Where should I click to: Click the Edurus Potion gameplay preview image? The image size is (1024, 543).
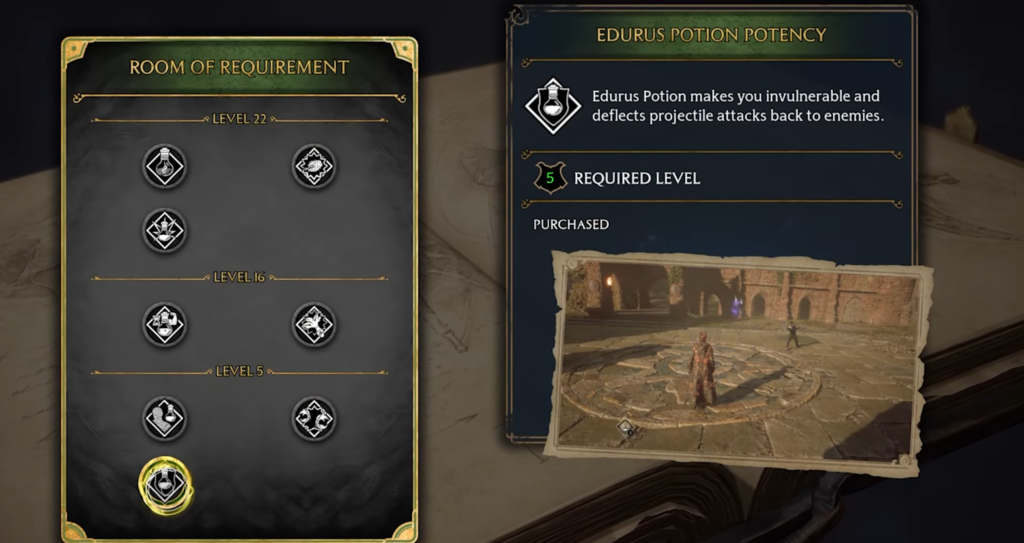740,360
